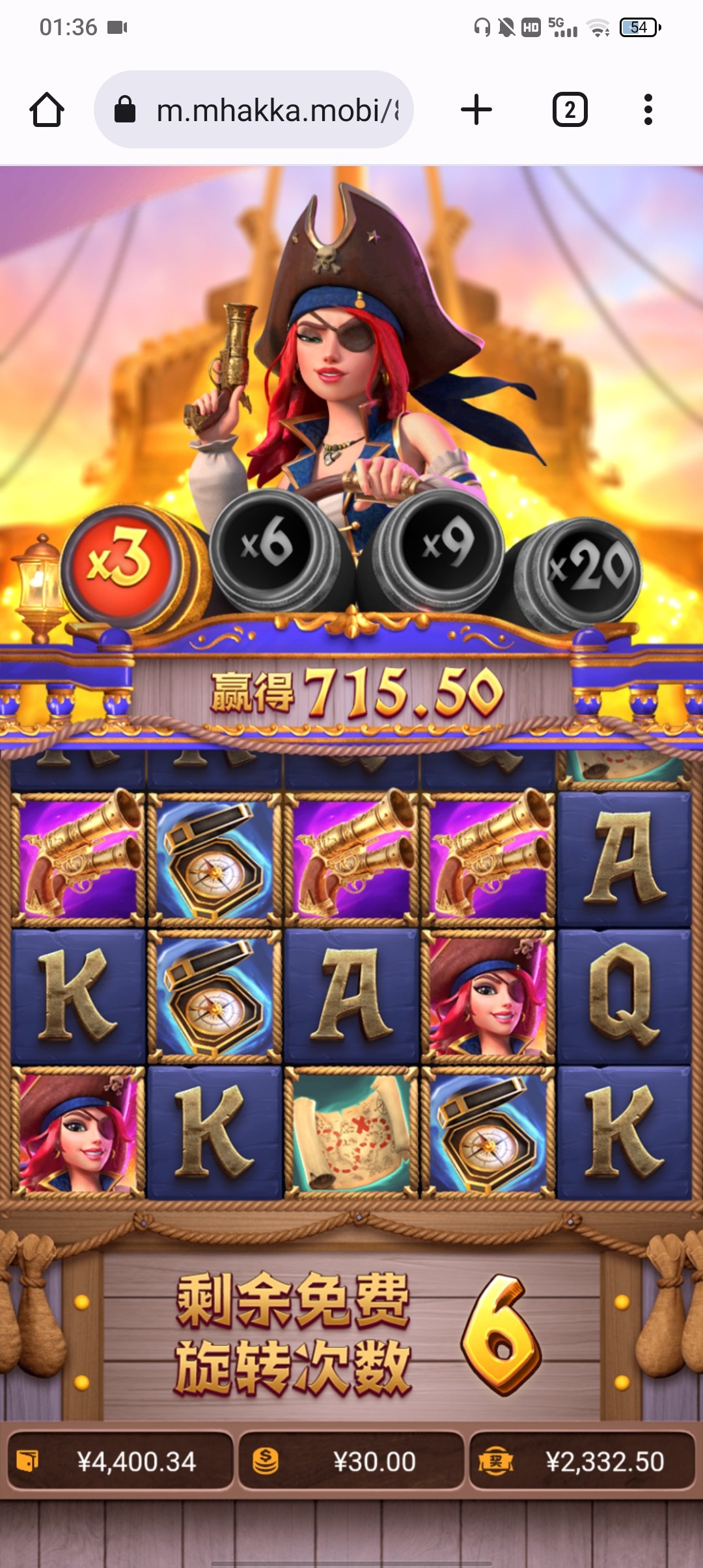The width and height of the screenshot is (703, 1568).
Task: Tap the ¥30.00 bet amount button
Action: point(351,1462)
